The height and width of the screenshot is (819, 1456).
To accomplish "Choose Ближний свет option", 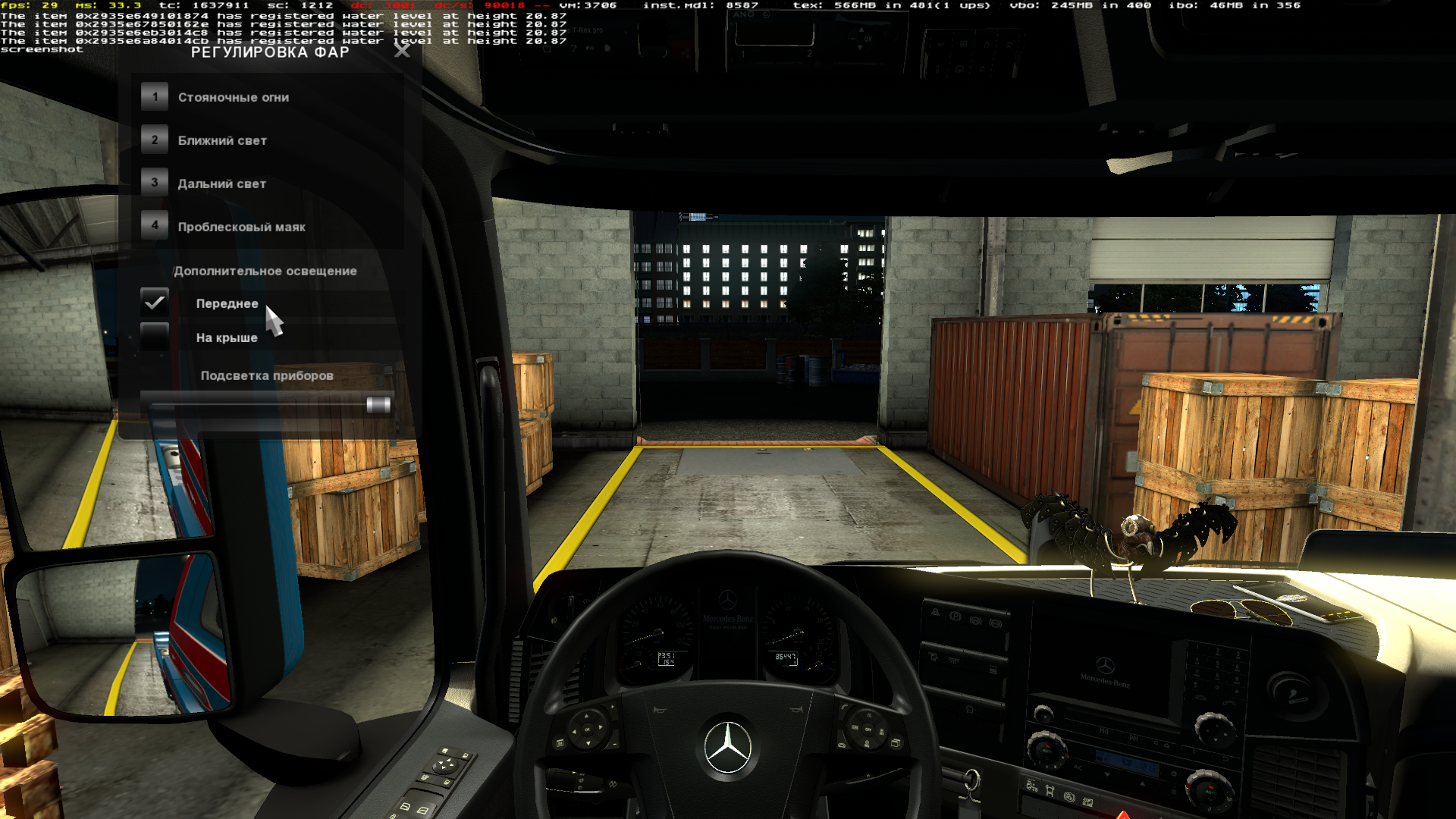I will click(222, 140).
